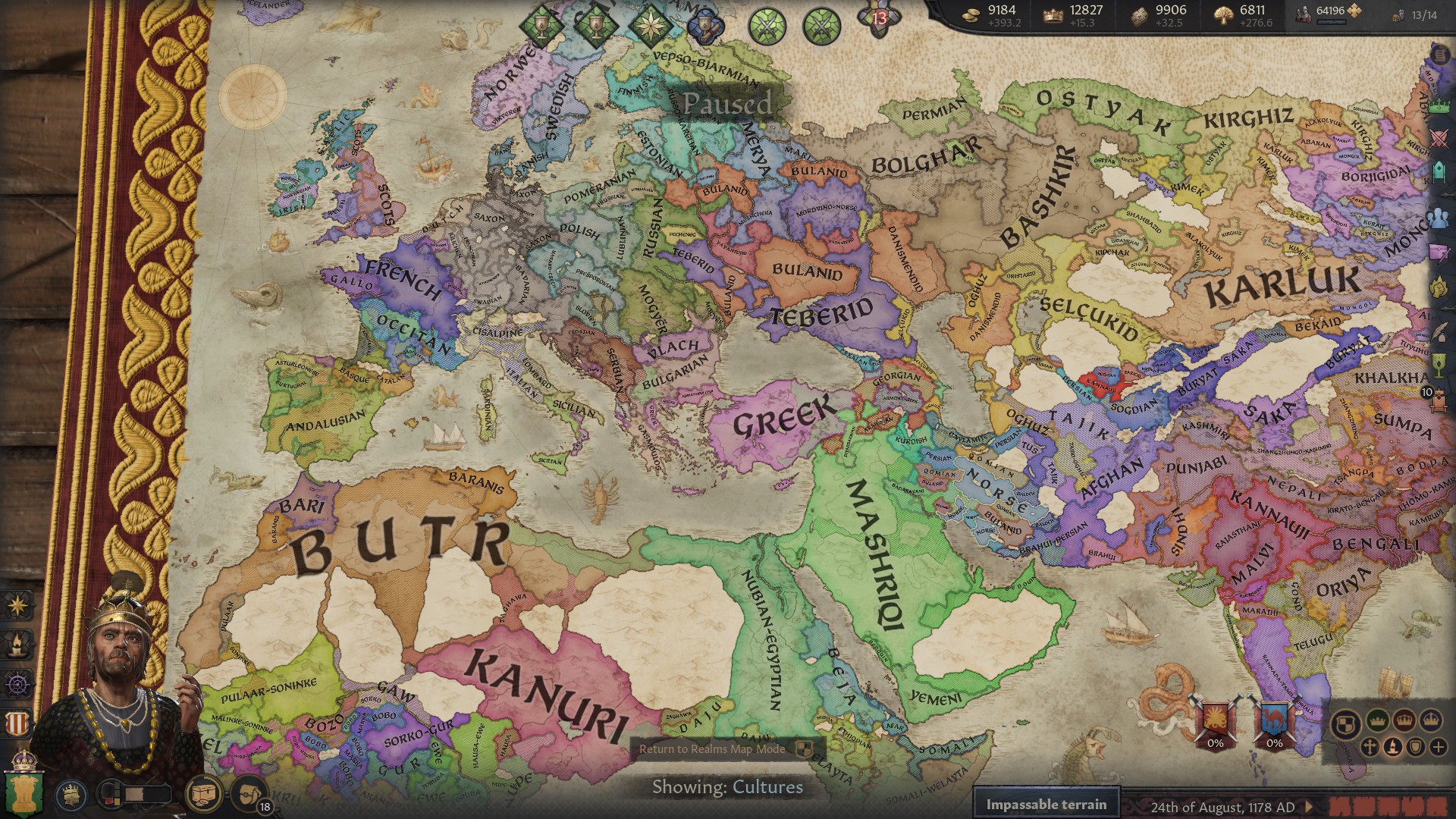
Task: Open the realm panel via green crown icon
Action: (x=1439, y=106)
